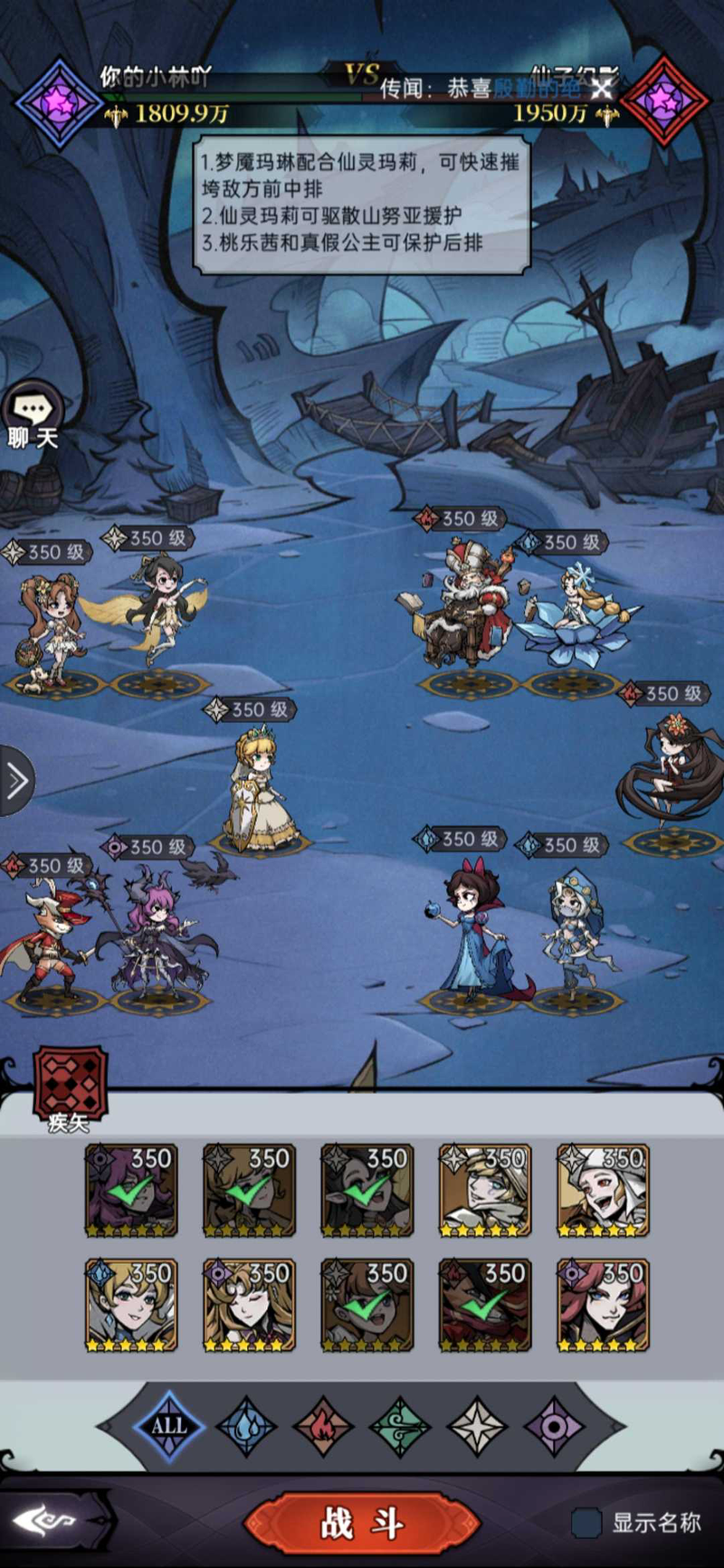Image resolution: width=724 pixels, height=1568 pixels.
Task: Filter heroes by purple dark-eye faction
Action: coord(555,1427)
